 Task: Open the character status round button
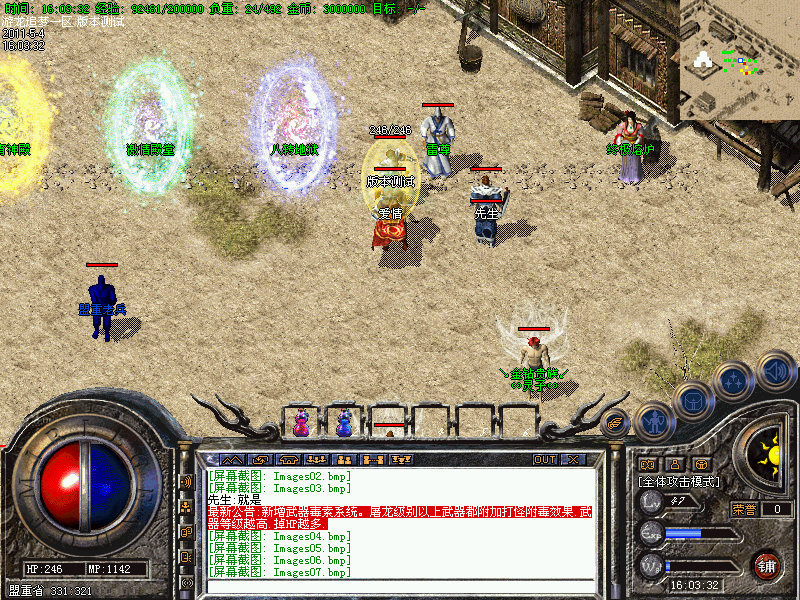[653, 421]
